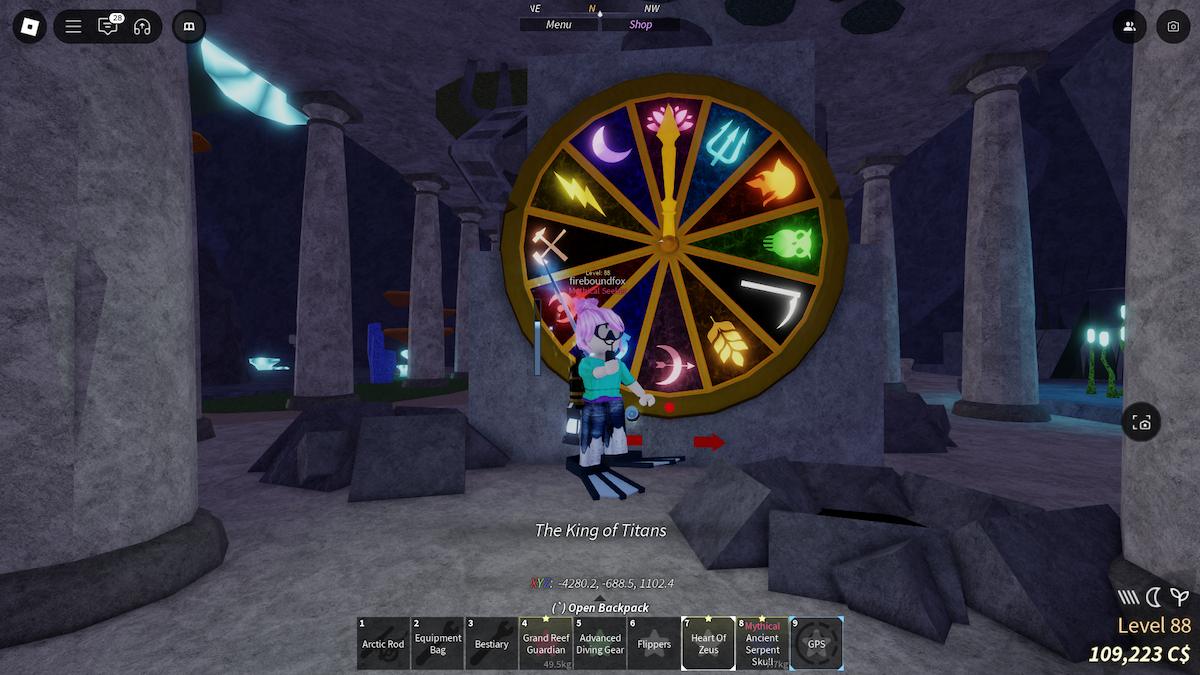Open chat with 28 unread messages

tap(108, 27)
